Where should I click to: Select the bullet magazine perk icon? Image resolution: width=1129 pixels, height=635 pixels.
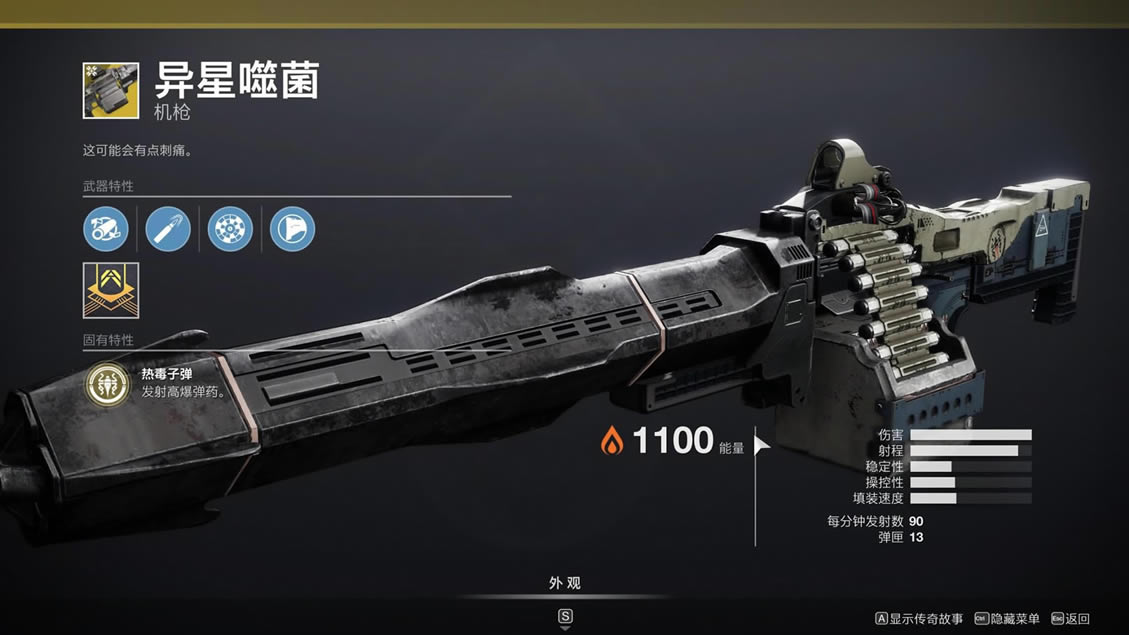point(167,229)
